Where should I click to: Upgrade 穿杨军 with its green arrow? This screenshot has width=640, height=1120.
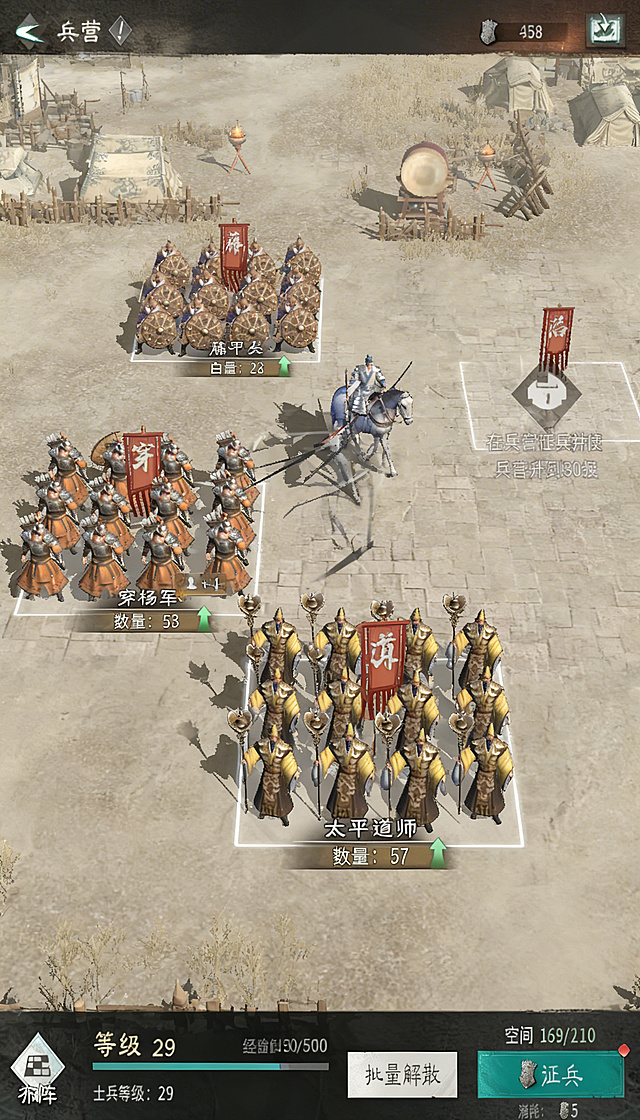coord(204,621)
